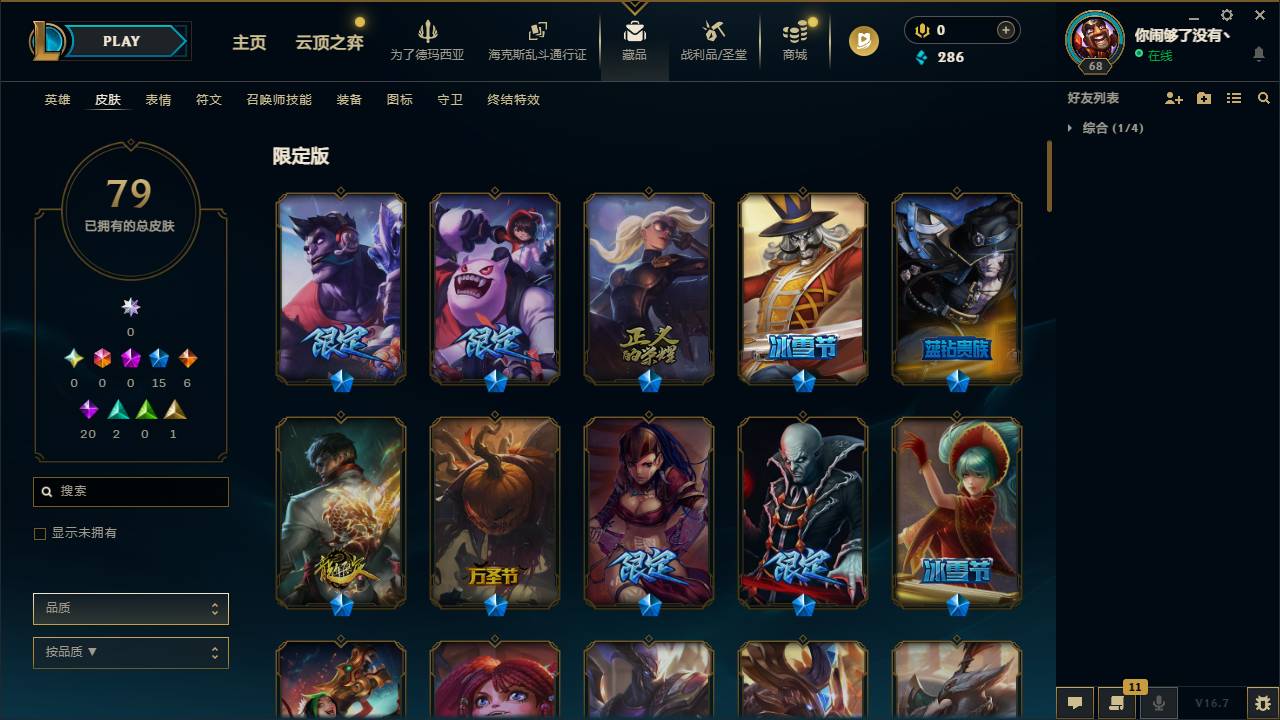Screen dimensions: 1280x720
Task: Enable the 显示未拥有 checkbox
Action: pos(39,533)
